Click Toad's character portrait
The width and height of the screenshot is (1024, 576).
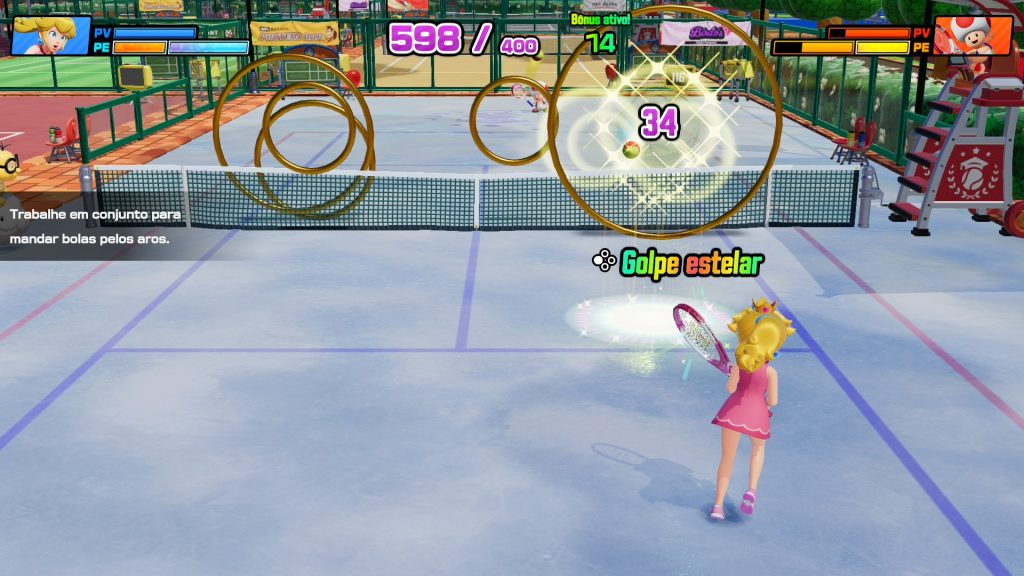click(x=973, y=35)
